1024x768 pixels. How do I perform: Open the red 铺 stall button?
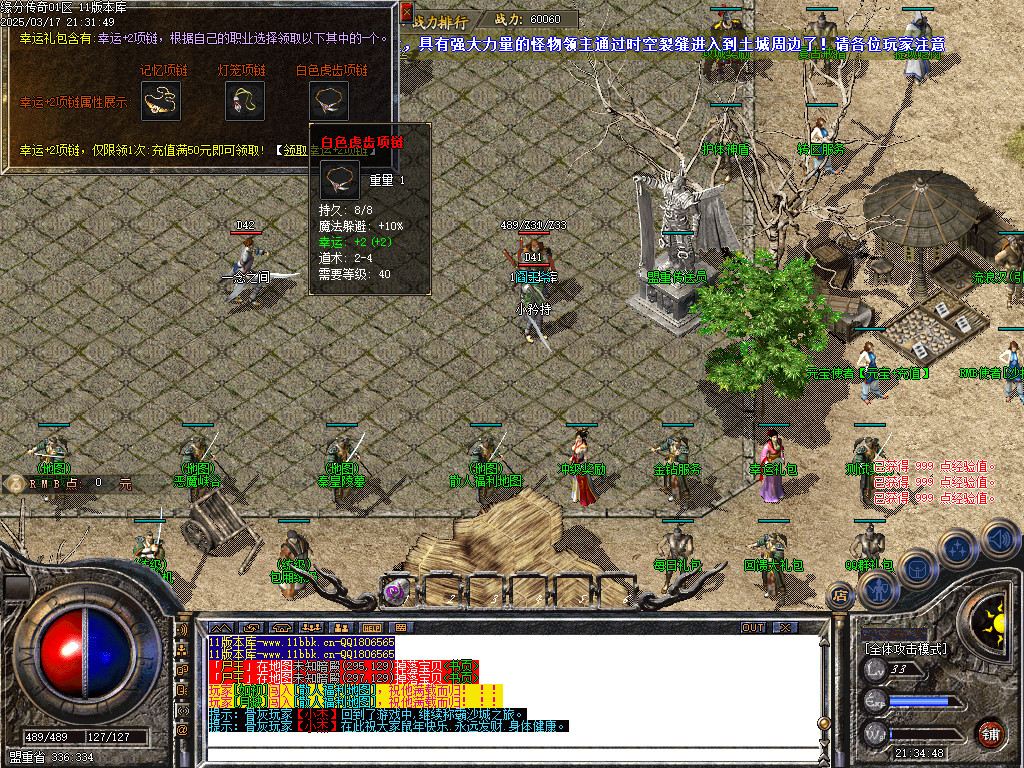pyautogui.click(x=990, y=734)
